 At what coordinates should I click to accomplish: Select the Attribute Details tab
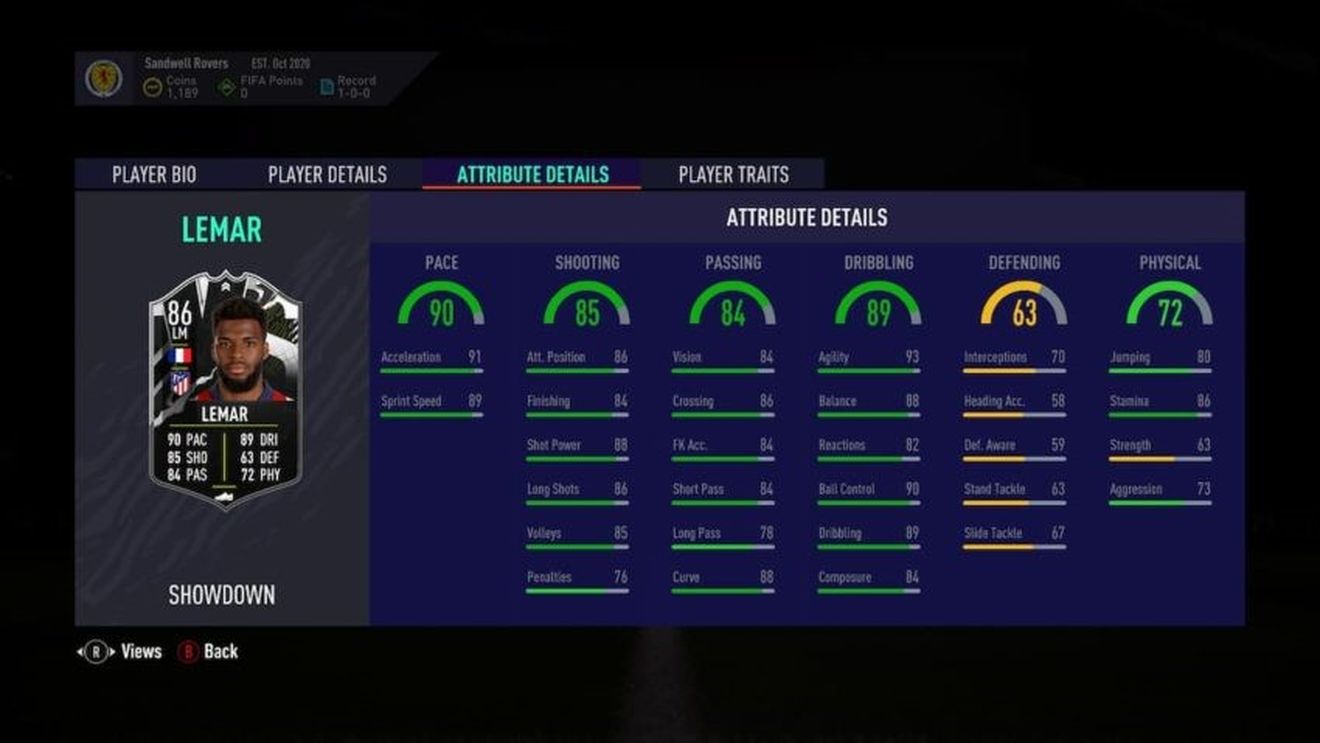pyautogui.click(x=531, y=174)
